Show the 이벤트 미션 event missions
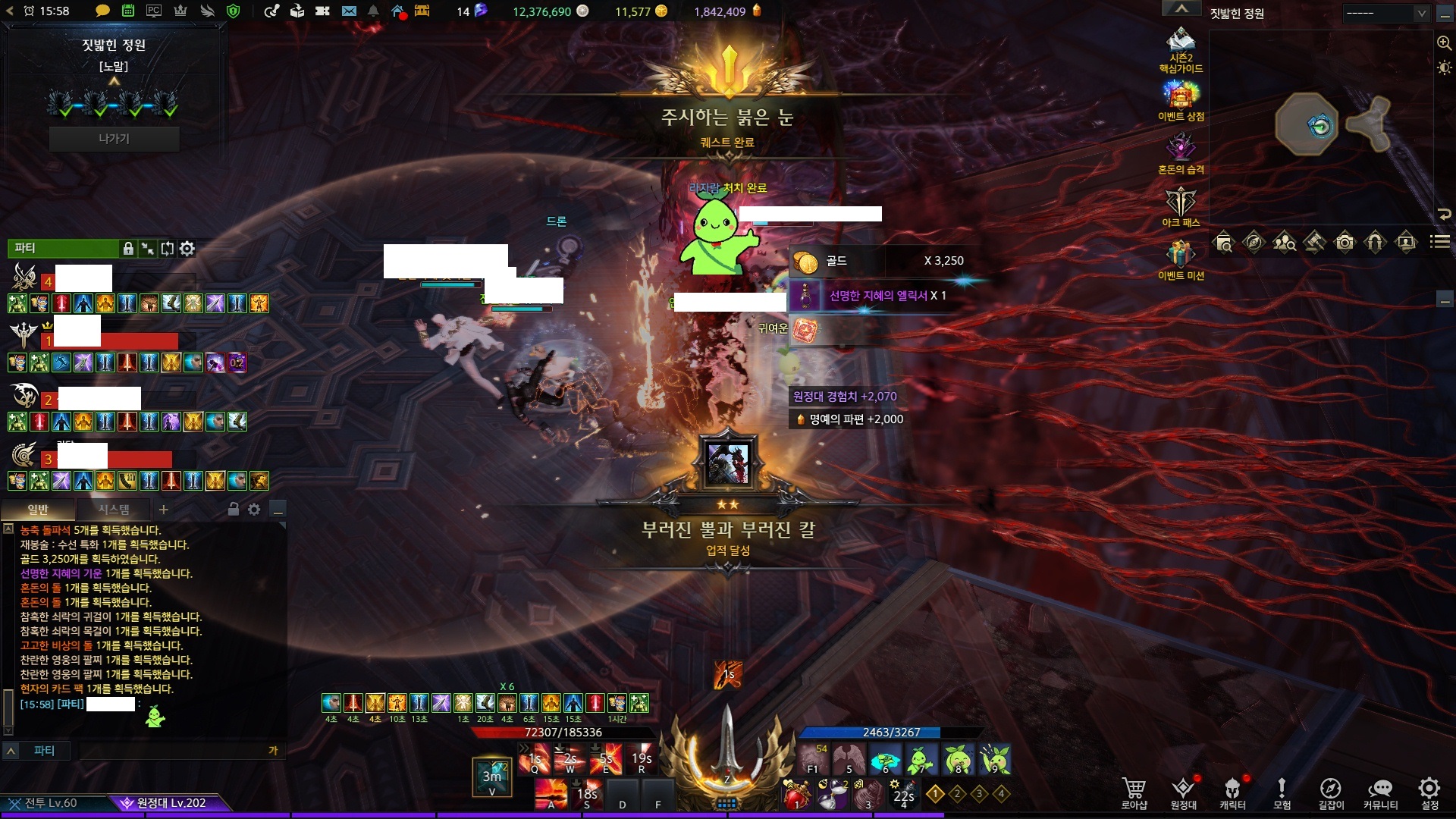Viewport: 1456px width, 819px height. click(1181, 256)
